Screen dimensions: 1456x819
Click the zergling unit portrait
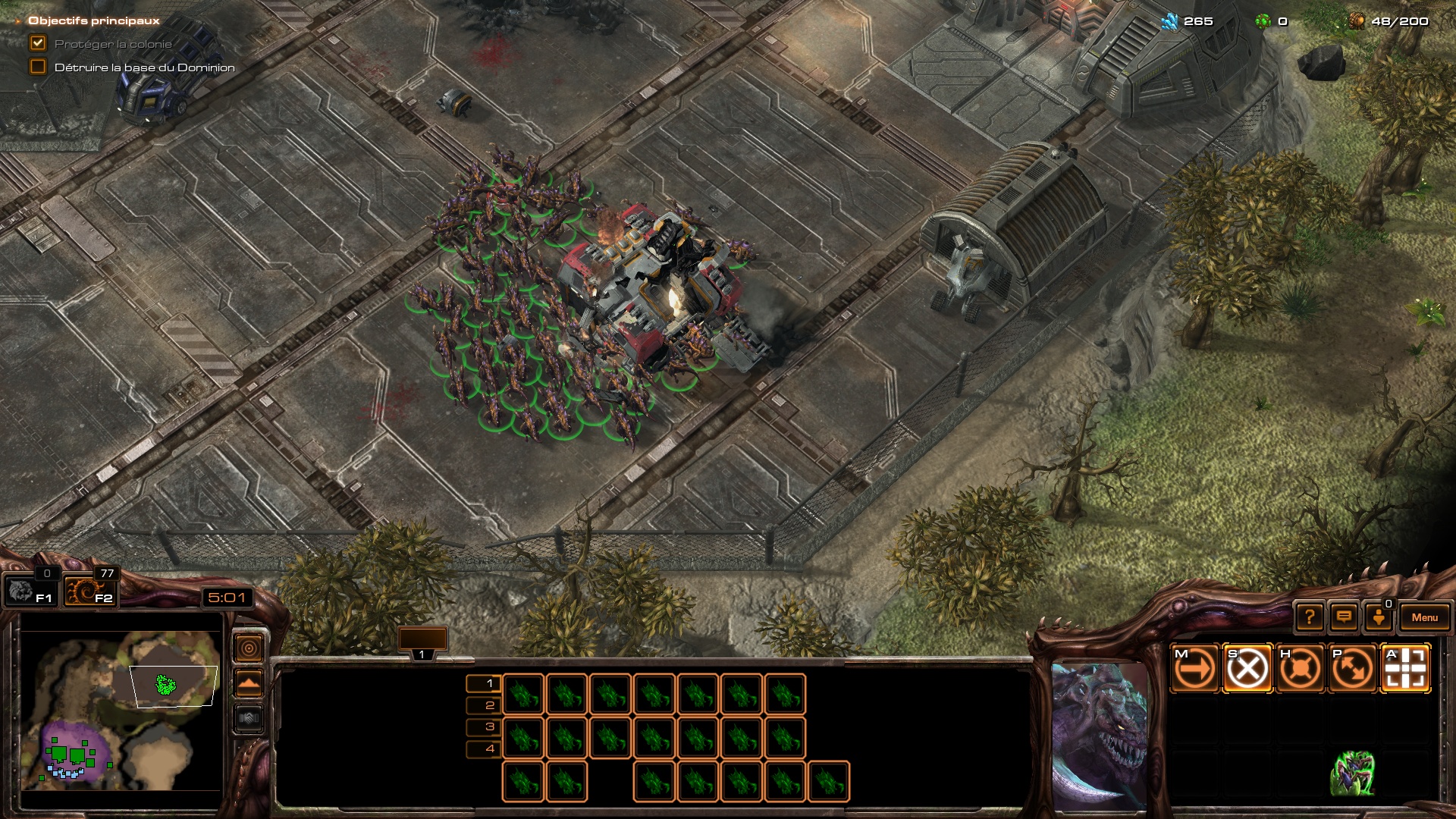[1100, 734]
